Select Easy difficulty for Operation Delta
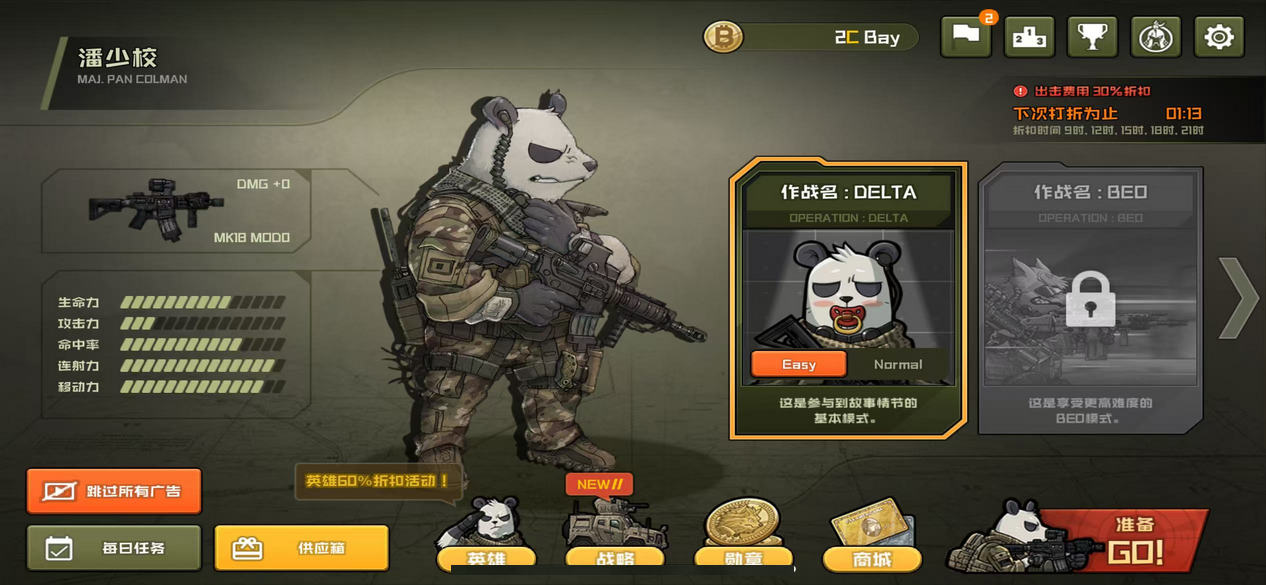 (x=799, y=364)
